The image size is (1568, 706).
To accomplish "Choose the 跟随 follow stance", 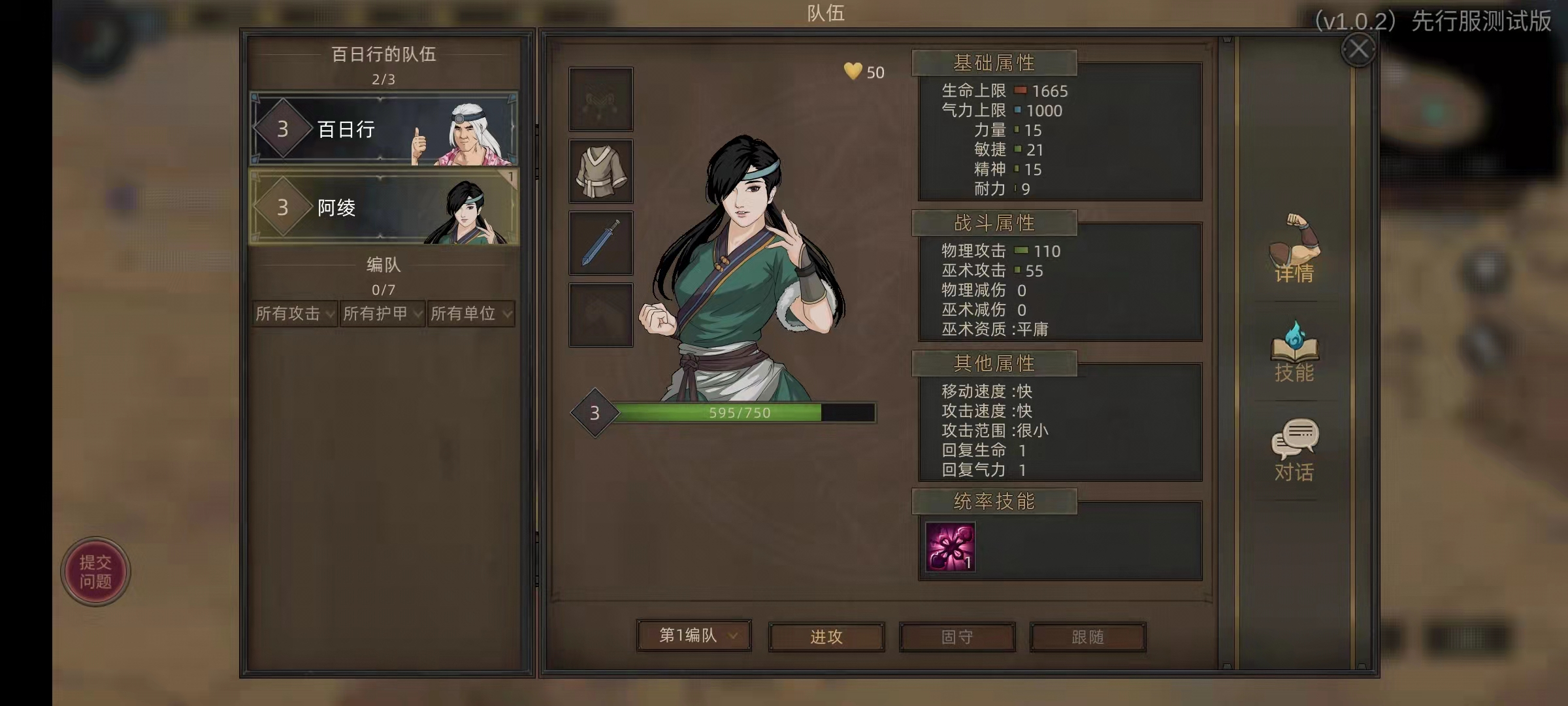I will click(x=1088, y=637).
